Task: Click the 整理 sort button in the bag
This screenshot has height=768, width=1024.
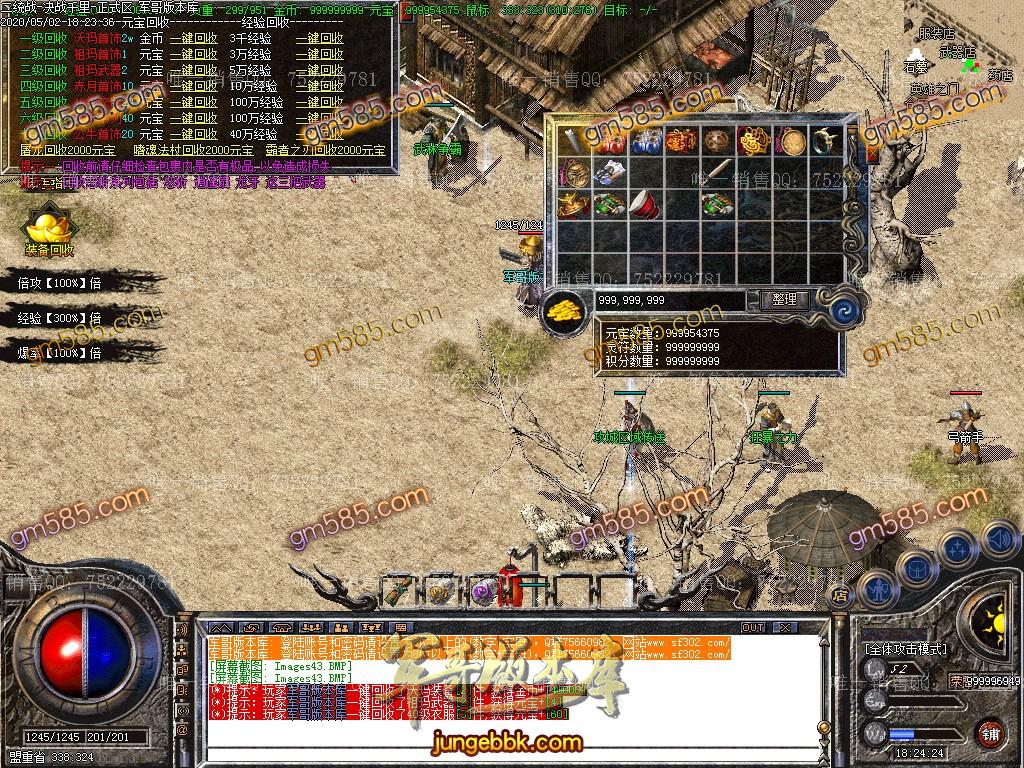Action: click(784, 299)
